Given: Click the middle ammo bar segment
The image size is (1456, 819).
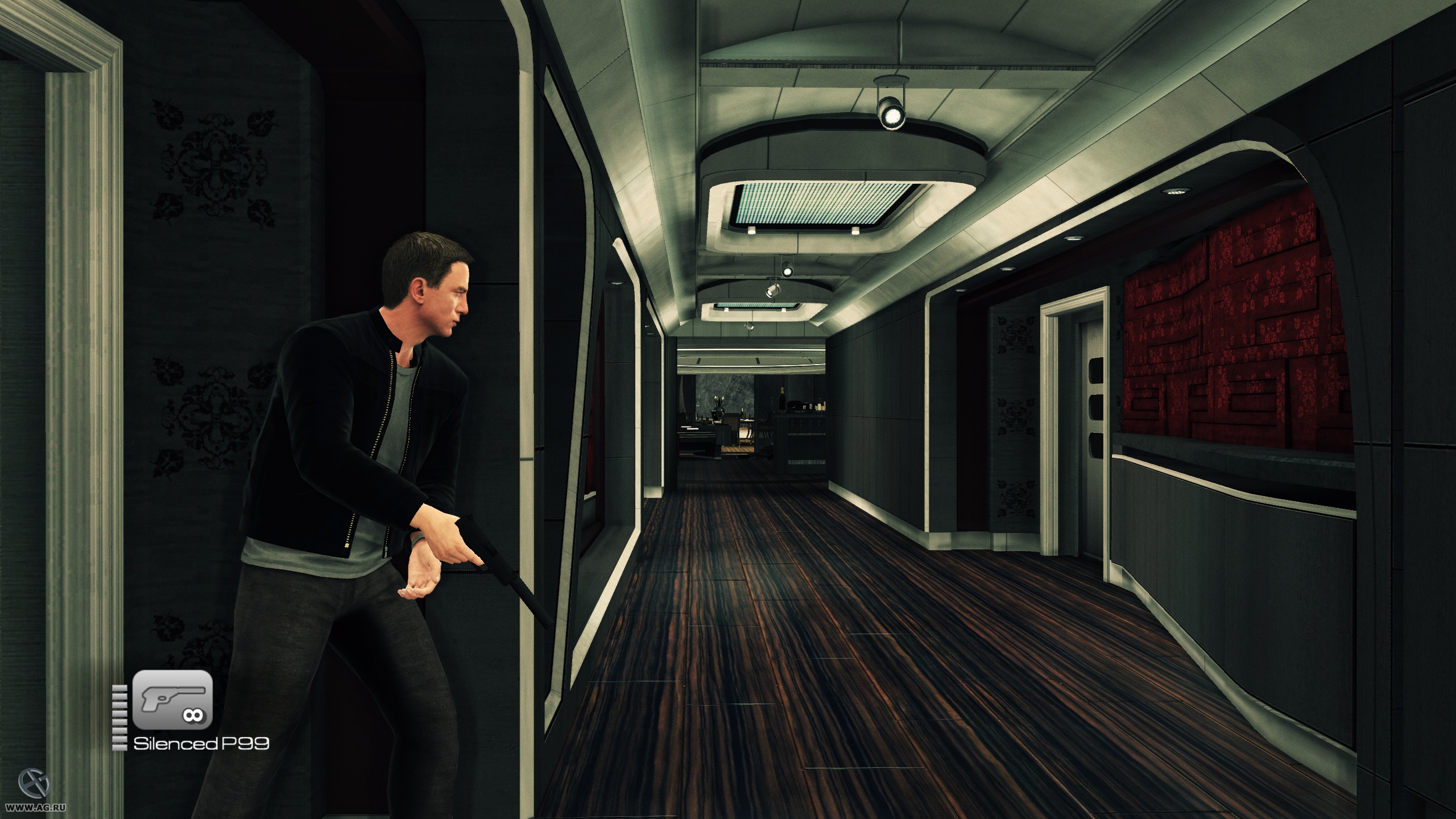Looking at the screenshot, I should click(119, 717).
